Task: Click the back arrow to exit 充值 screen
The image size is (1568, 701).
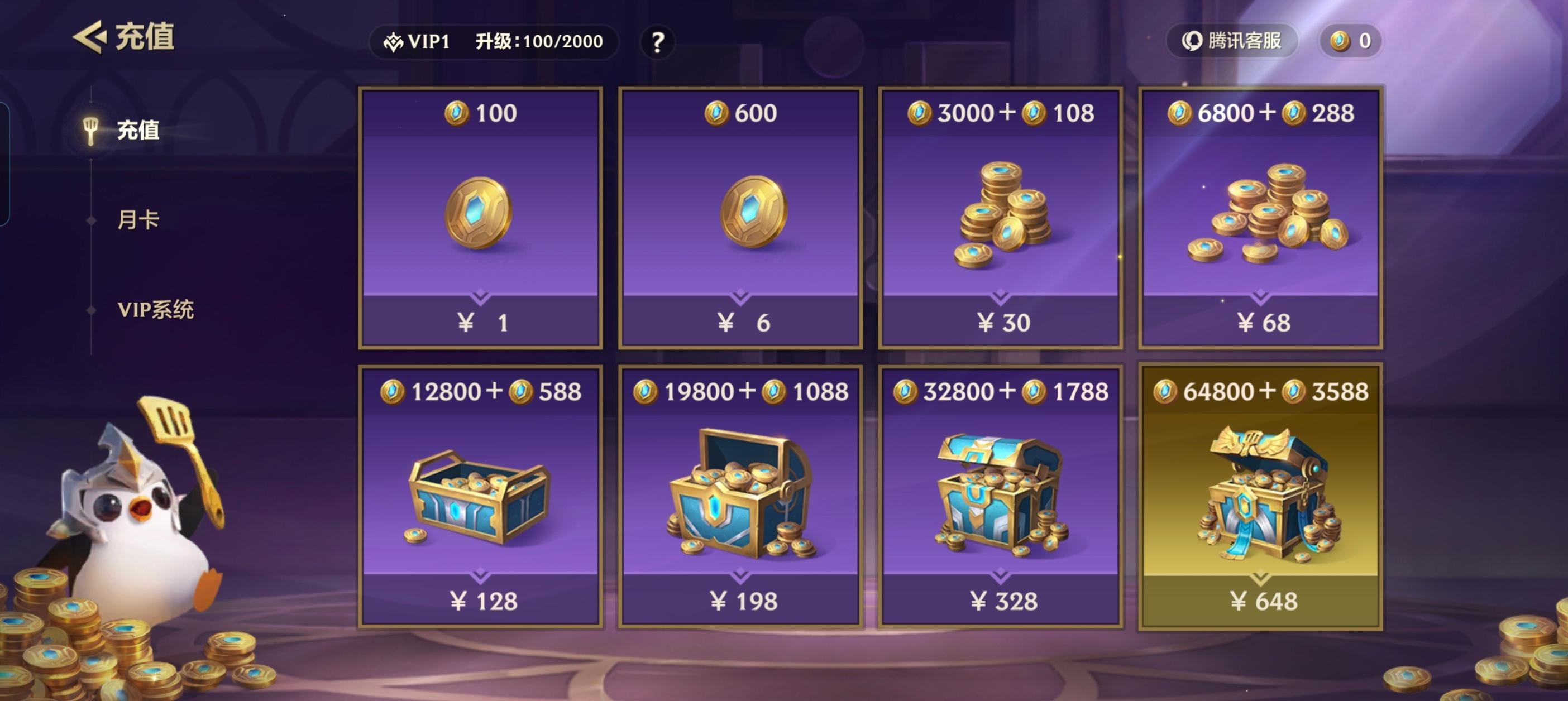Action: (x=90, y=36)
